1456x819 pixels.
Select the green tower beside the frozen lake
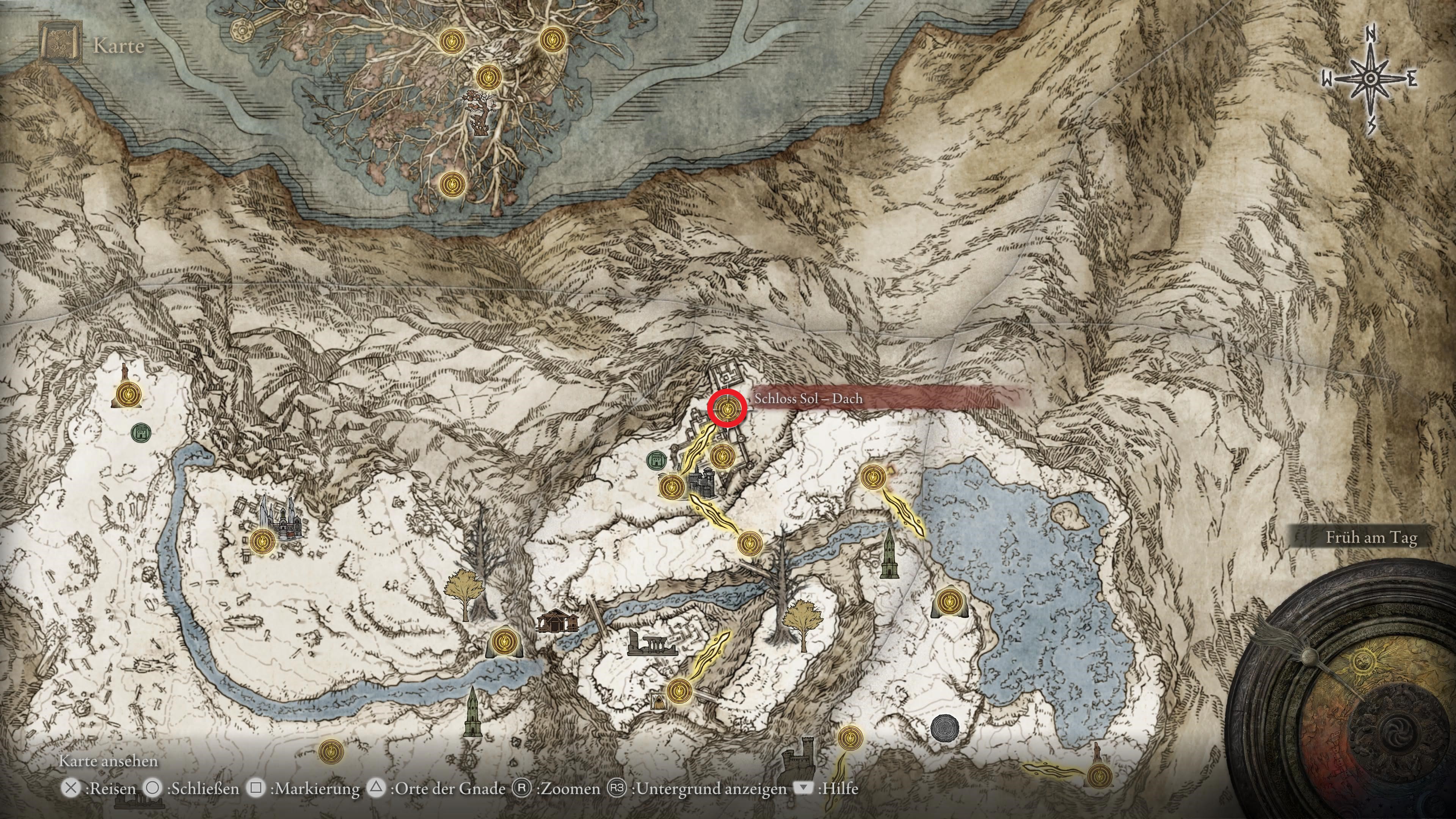(889, 554)
